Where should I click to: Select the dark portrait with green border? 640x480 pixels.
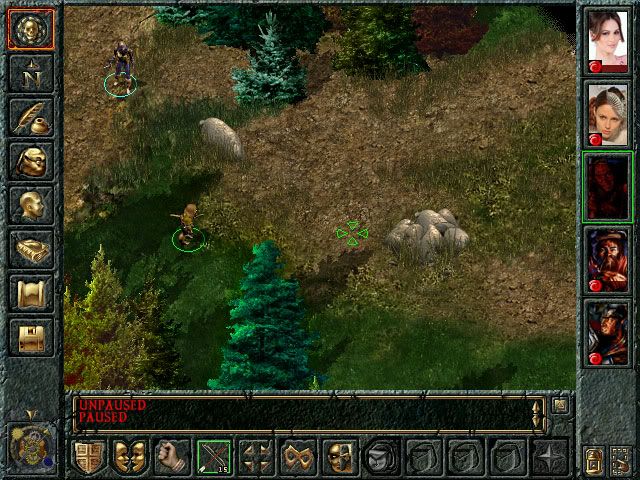coord(607,185)
